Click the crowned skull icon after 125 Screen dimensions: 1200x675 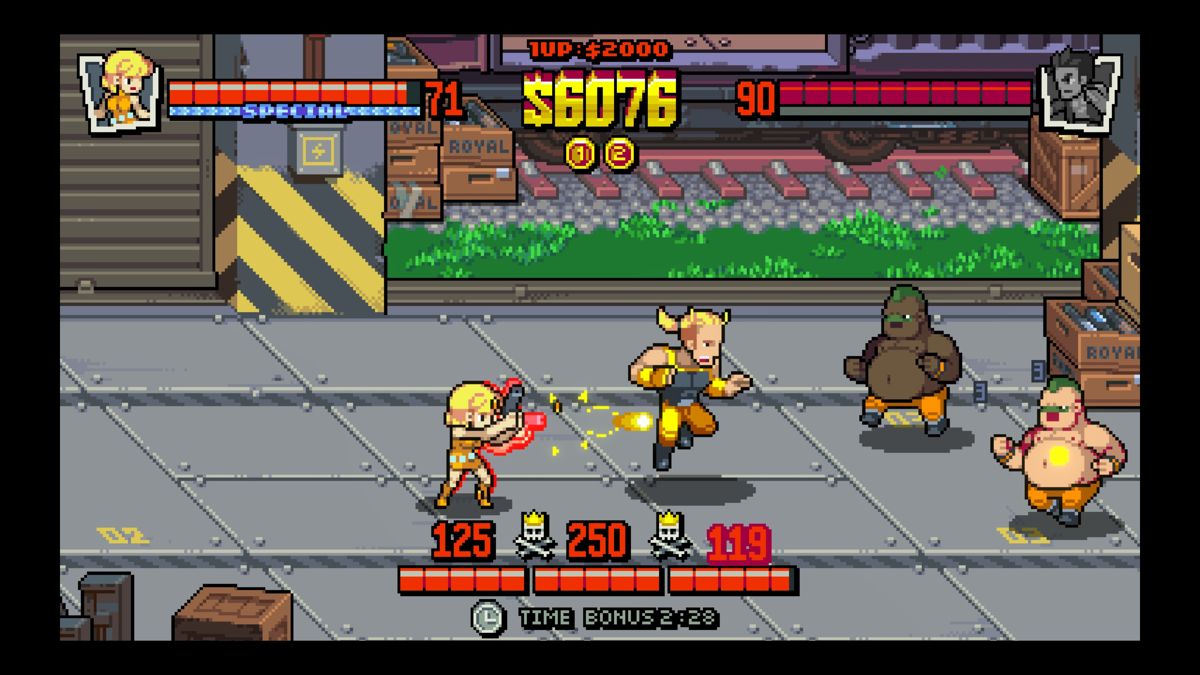[x=532, y=541]
